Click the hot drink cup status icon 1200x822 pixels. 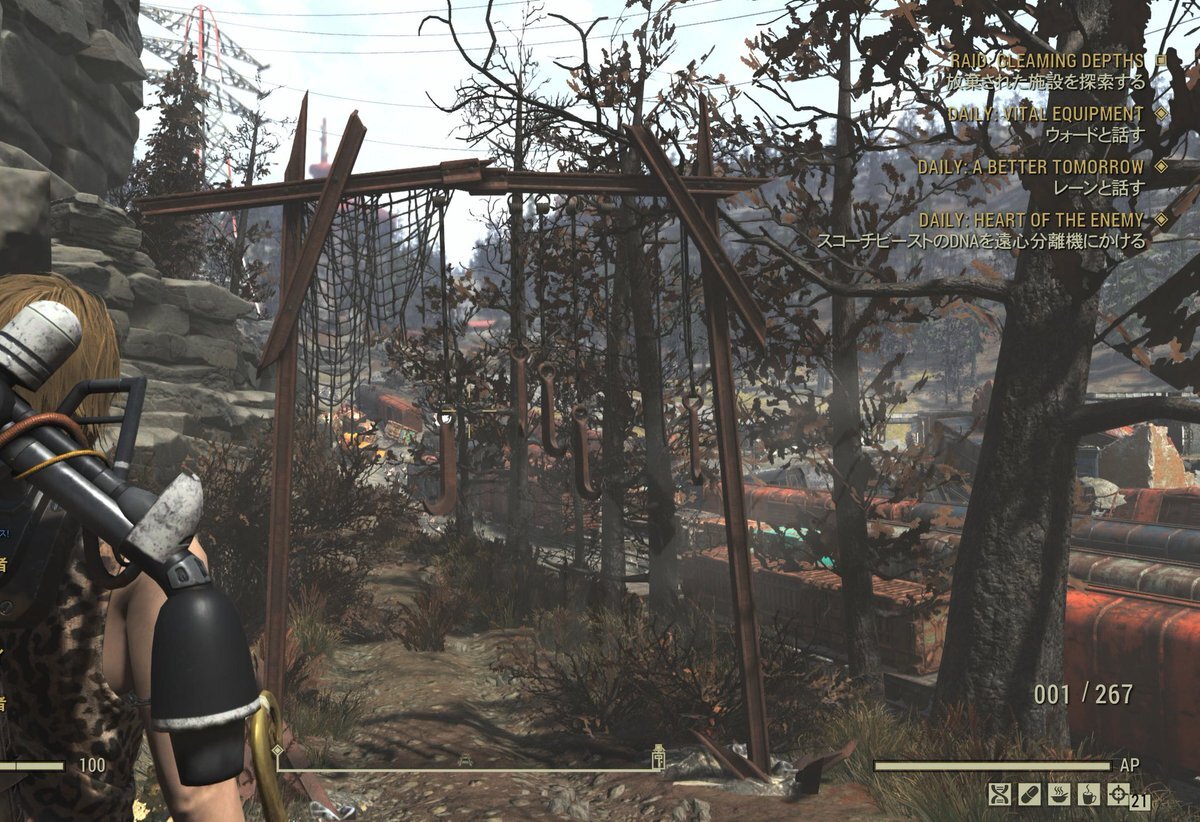pos(1089,795)
